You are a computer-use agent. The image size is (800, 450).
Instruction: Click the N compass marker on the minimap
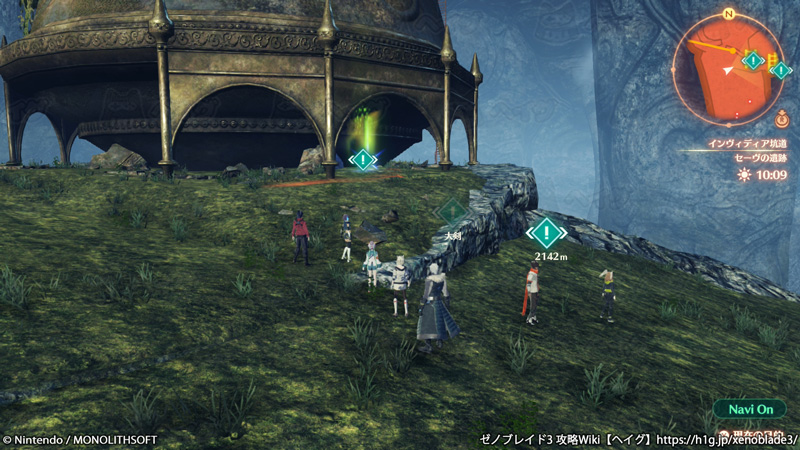[x=728, y=14]
